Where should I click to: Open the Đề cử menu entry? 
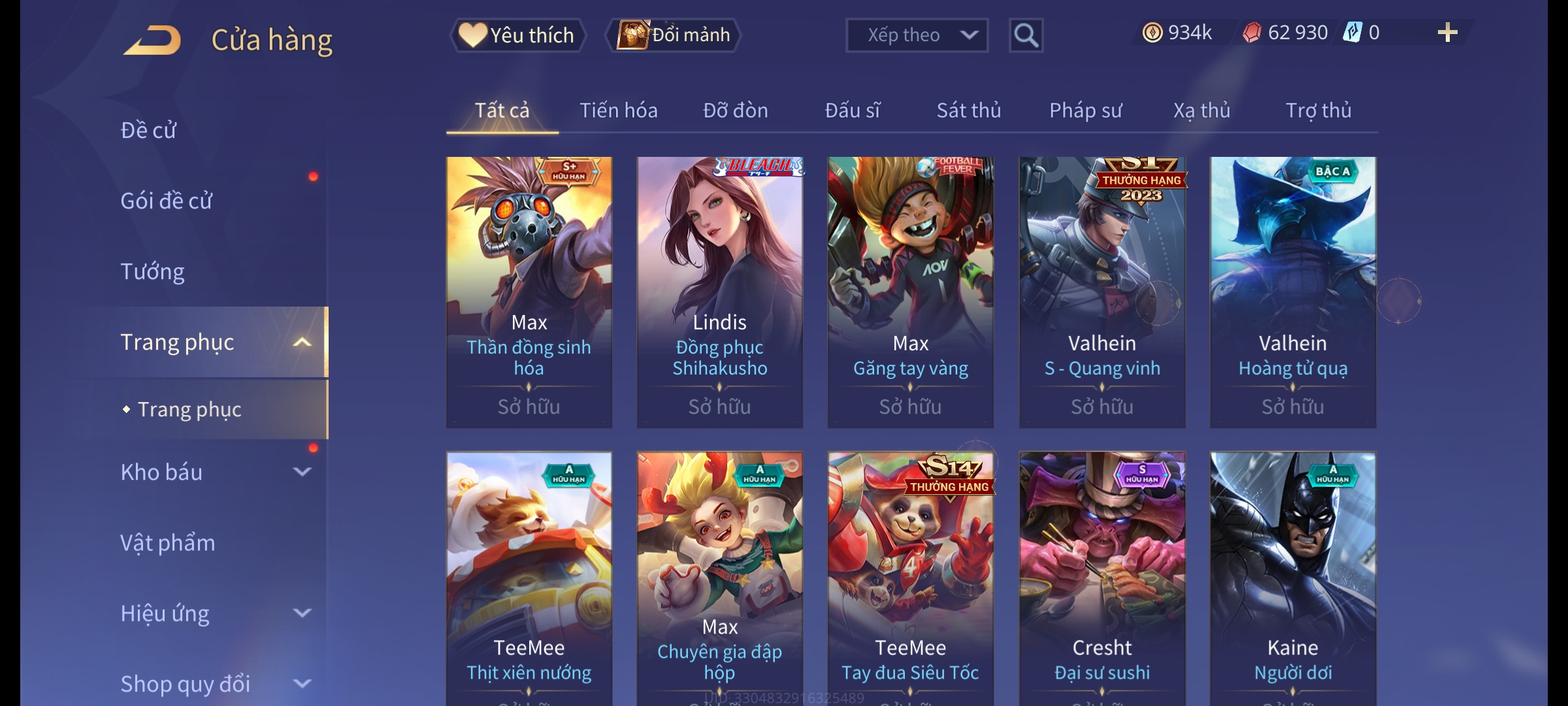148,130
